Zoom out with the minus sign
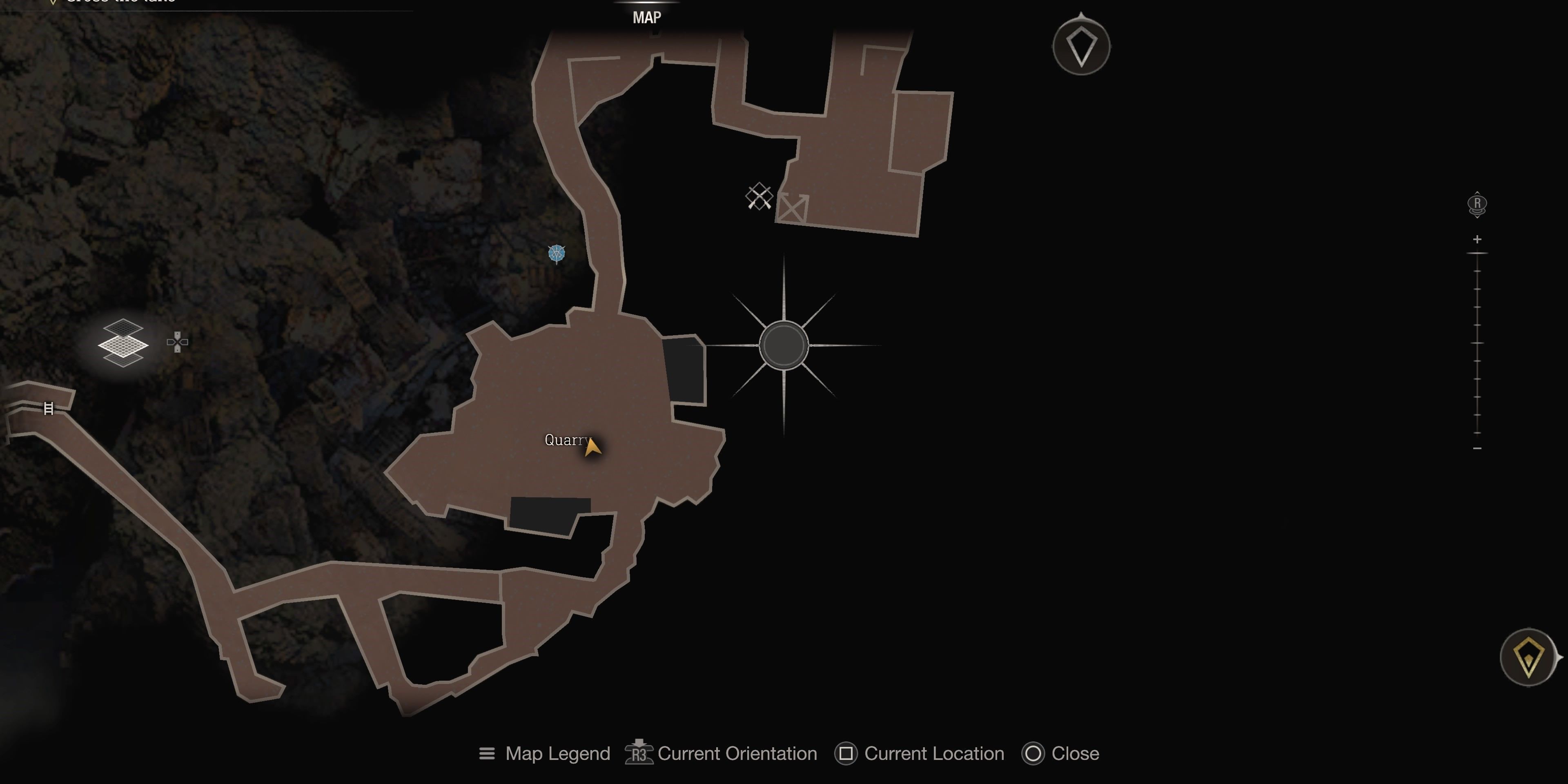1568x784 pixels. (1477, 449)
